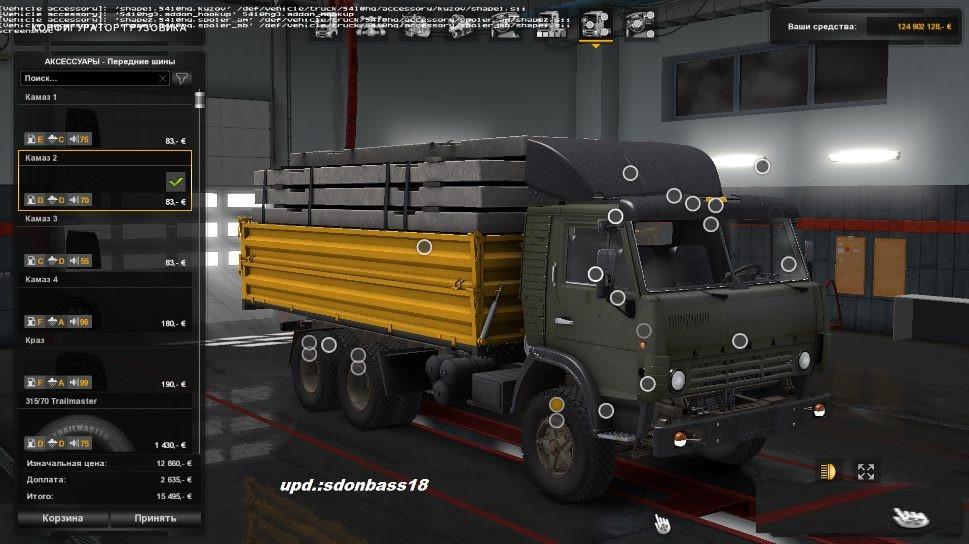This screenshot has height=544, width=969.
Task: Click the Корзина (cart) button
Action: (62, 518)
